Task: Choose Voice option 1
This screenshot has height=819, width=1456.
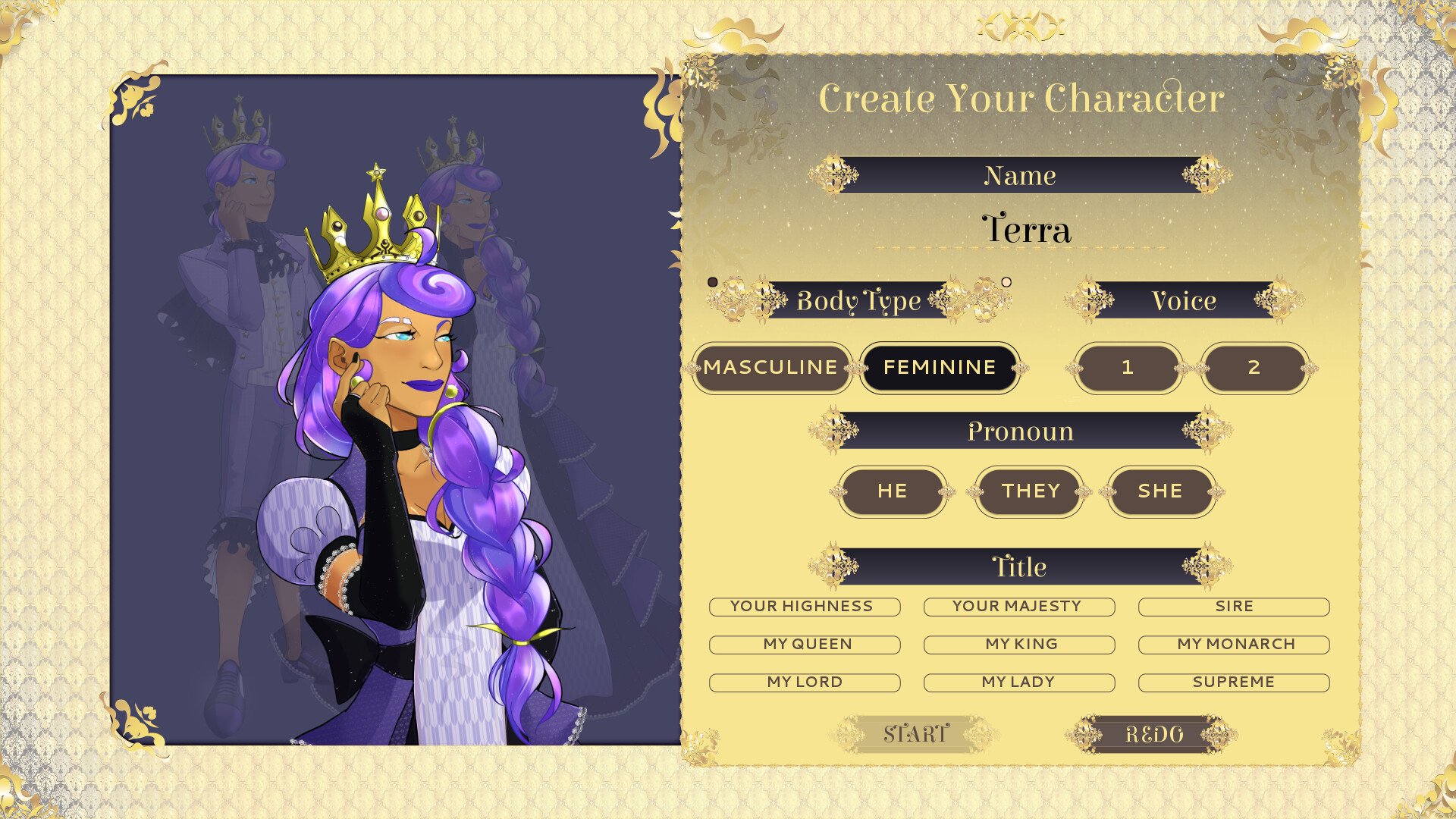Action: 1128,368
